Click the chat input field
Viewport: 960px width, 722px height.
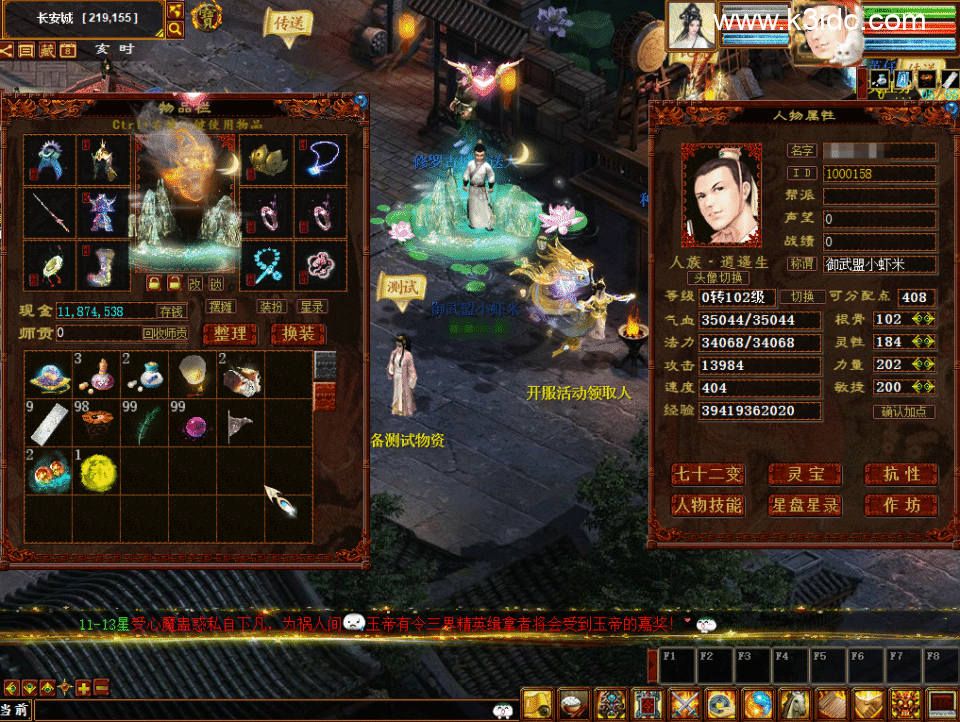(260, 709)
